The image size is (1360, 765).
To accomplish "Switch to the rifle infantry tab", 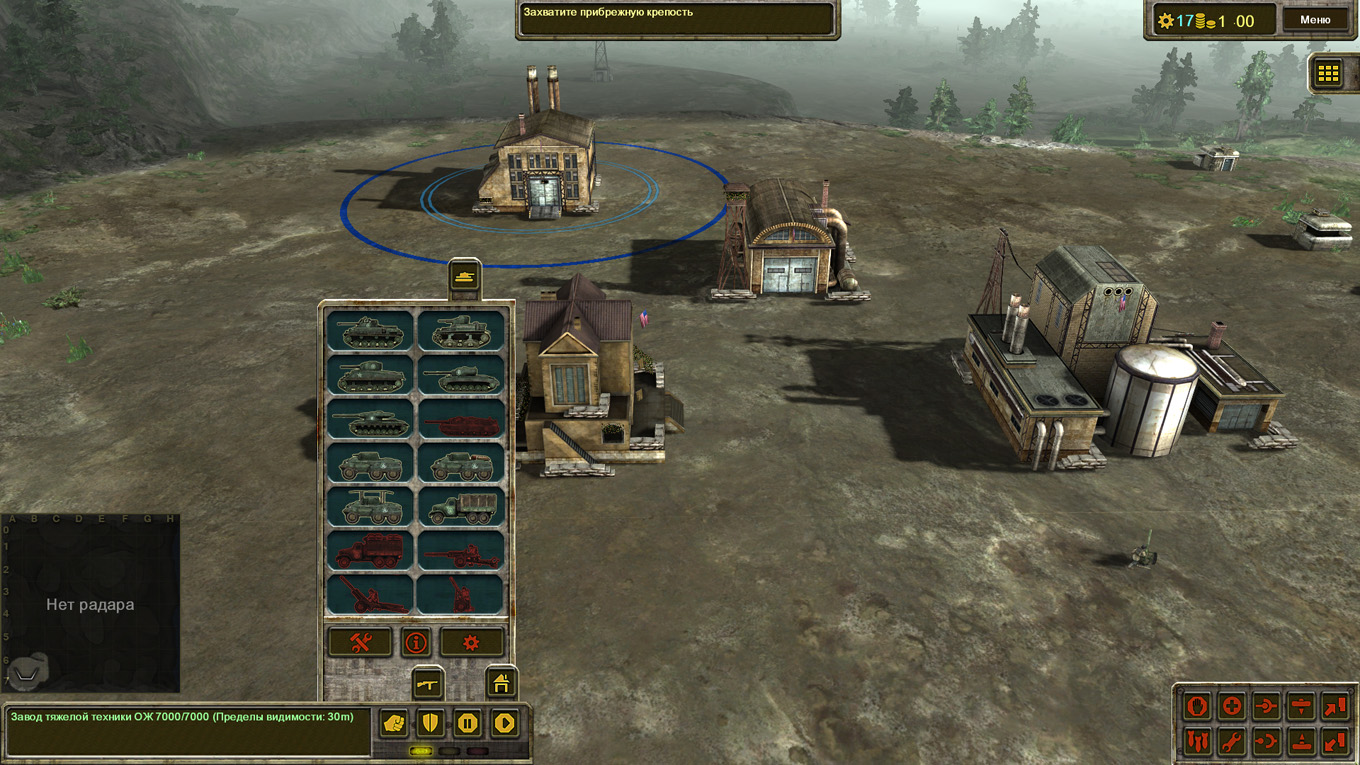I will coord(428,682).
